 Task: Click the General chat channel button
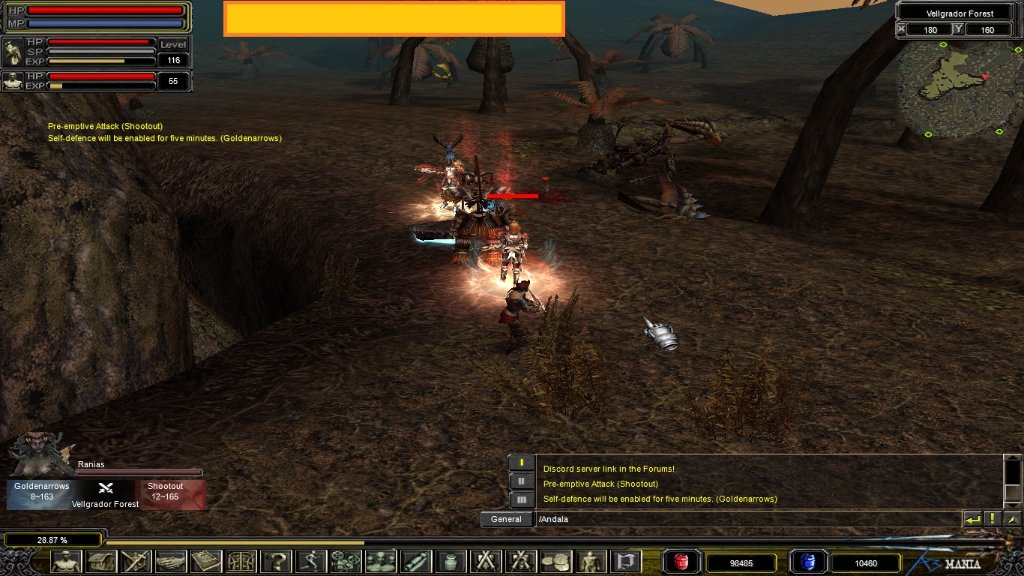tap(506, 519)
